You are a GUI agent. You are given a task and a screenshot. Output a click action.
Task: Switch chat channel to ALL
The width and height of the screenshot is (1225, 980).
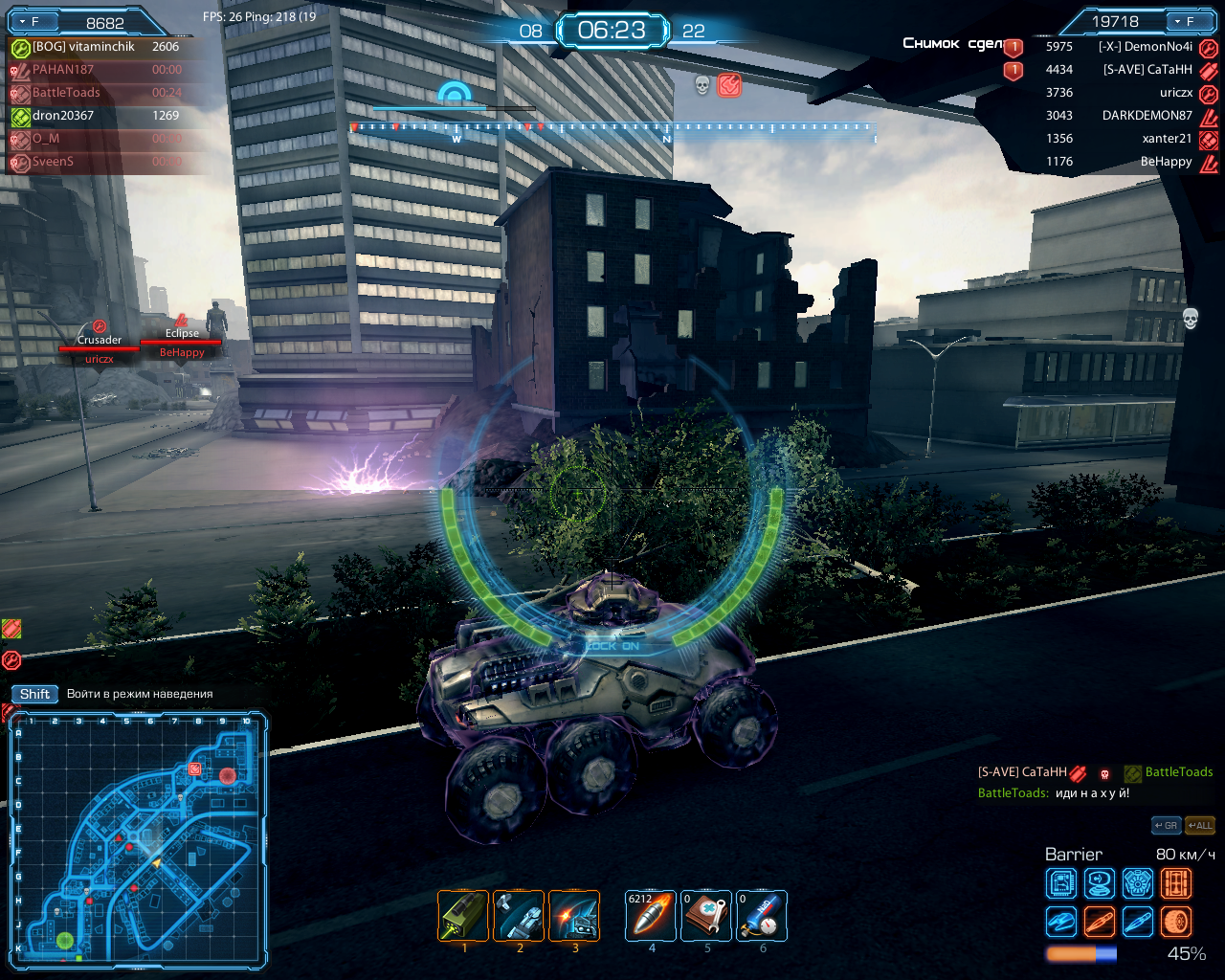(1200, 825)
